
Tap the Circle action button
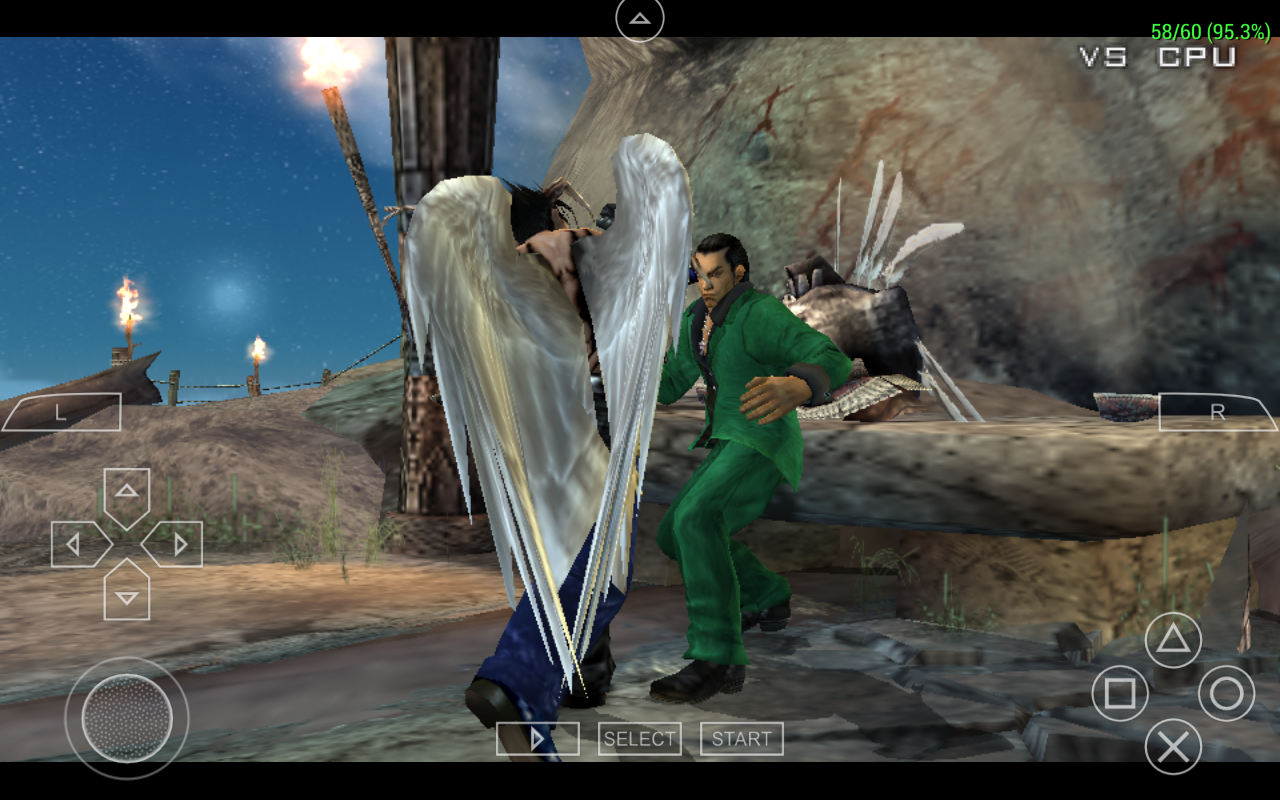1226,693
